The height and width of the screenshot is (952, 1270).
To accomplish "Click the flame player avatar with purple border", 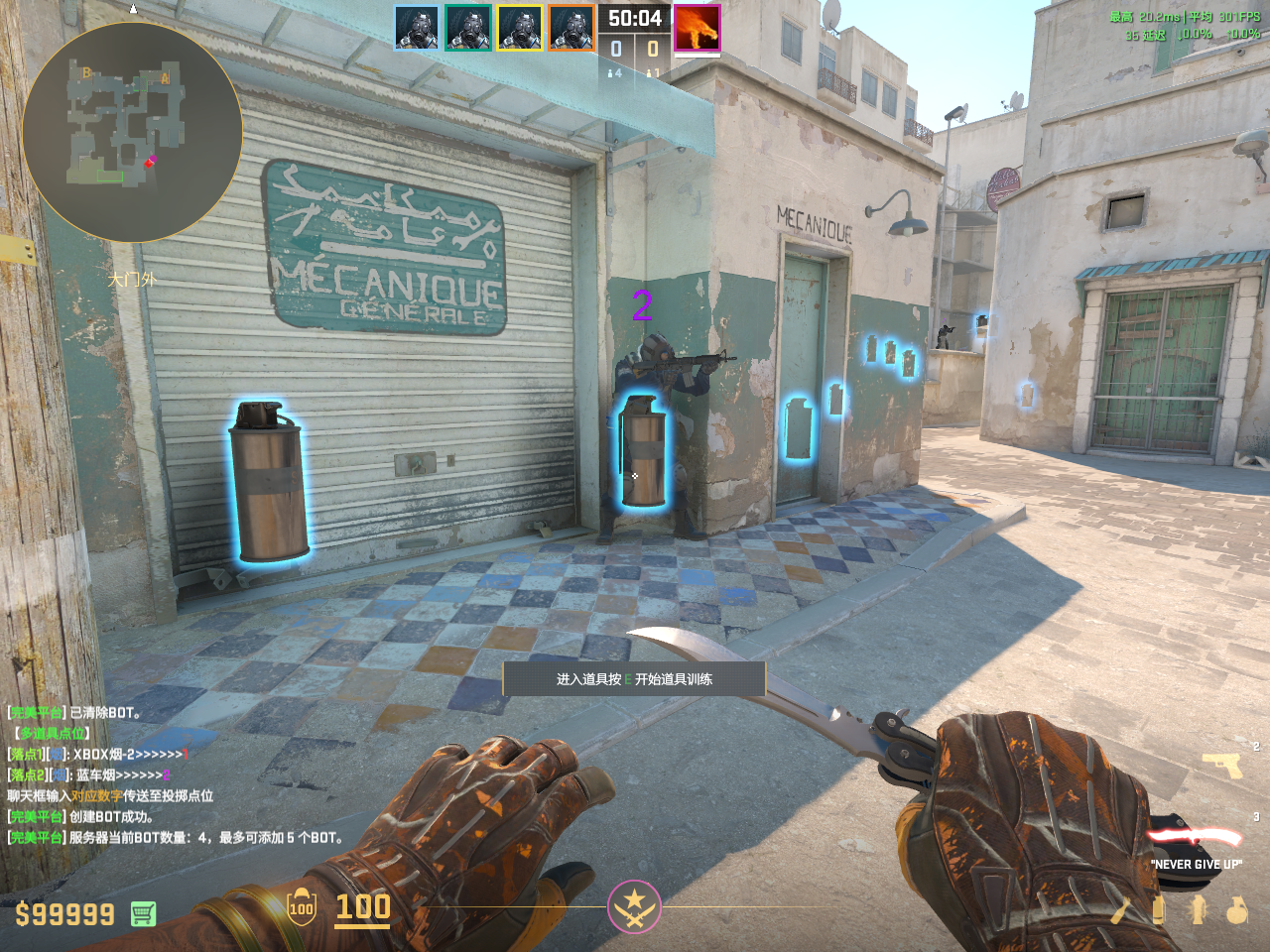I will pos(697,28).
